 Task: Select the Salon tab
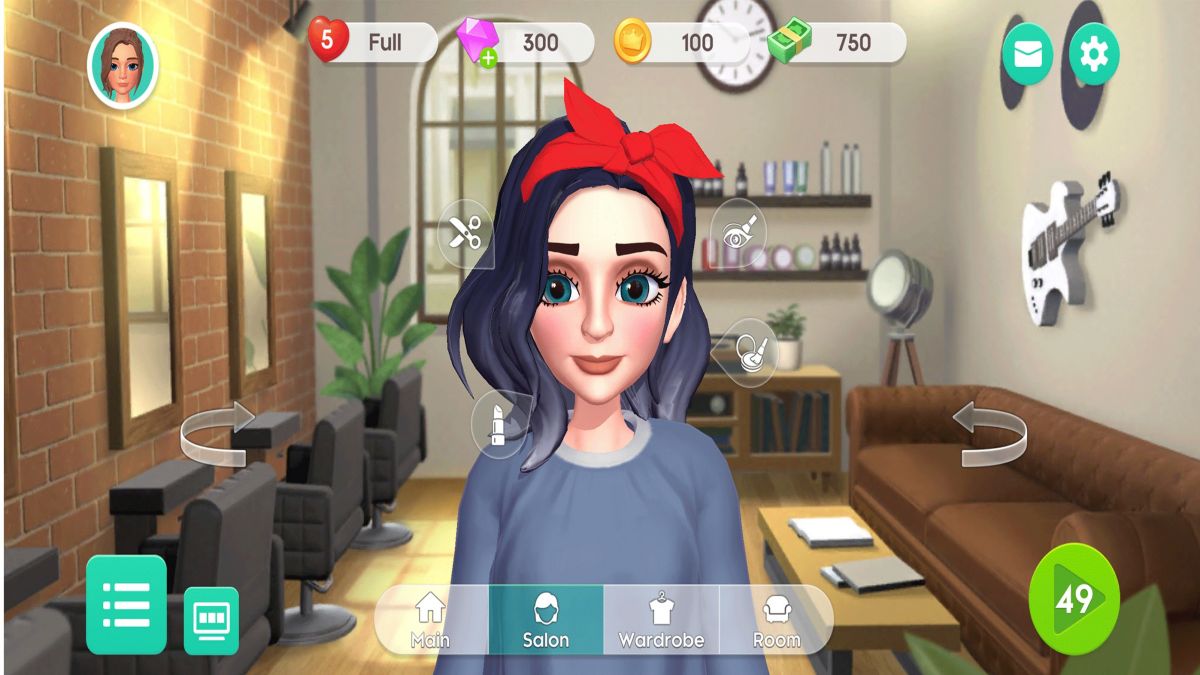tap(546, 619)
